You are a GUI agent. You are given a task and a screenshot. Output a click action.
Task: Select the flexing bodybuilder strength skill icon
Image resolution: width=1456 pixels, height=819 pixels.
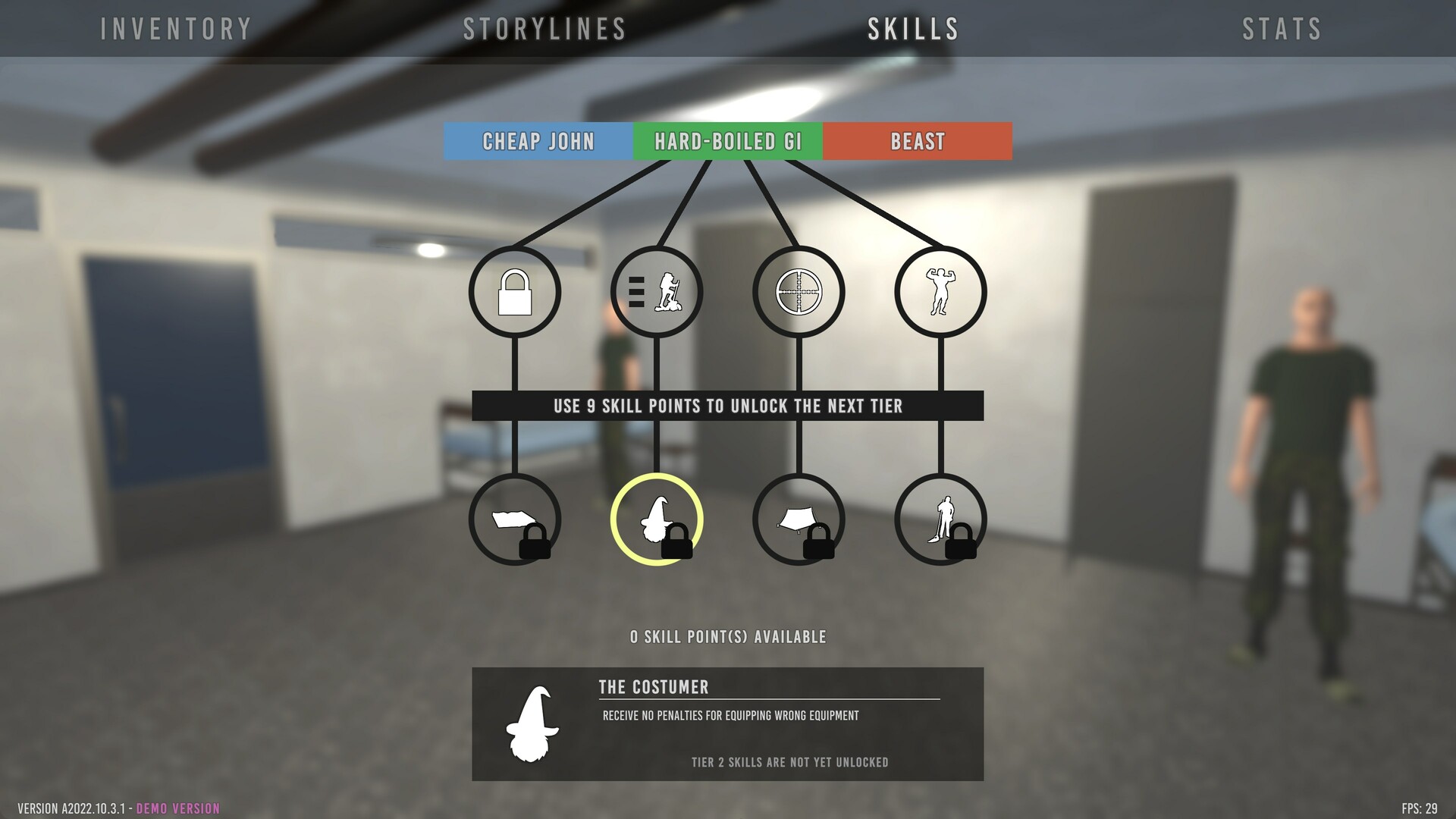click(x=940, y=292)
